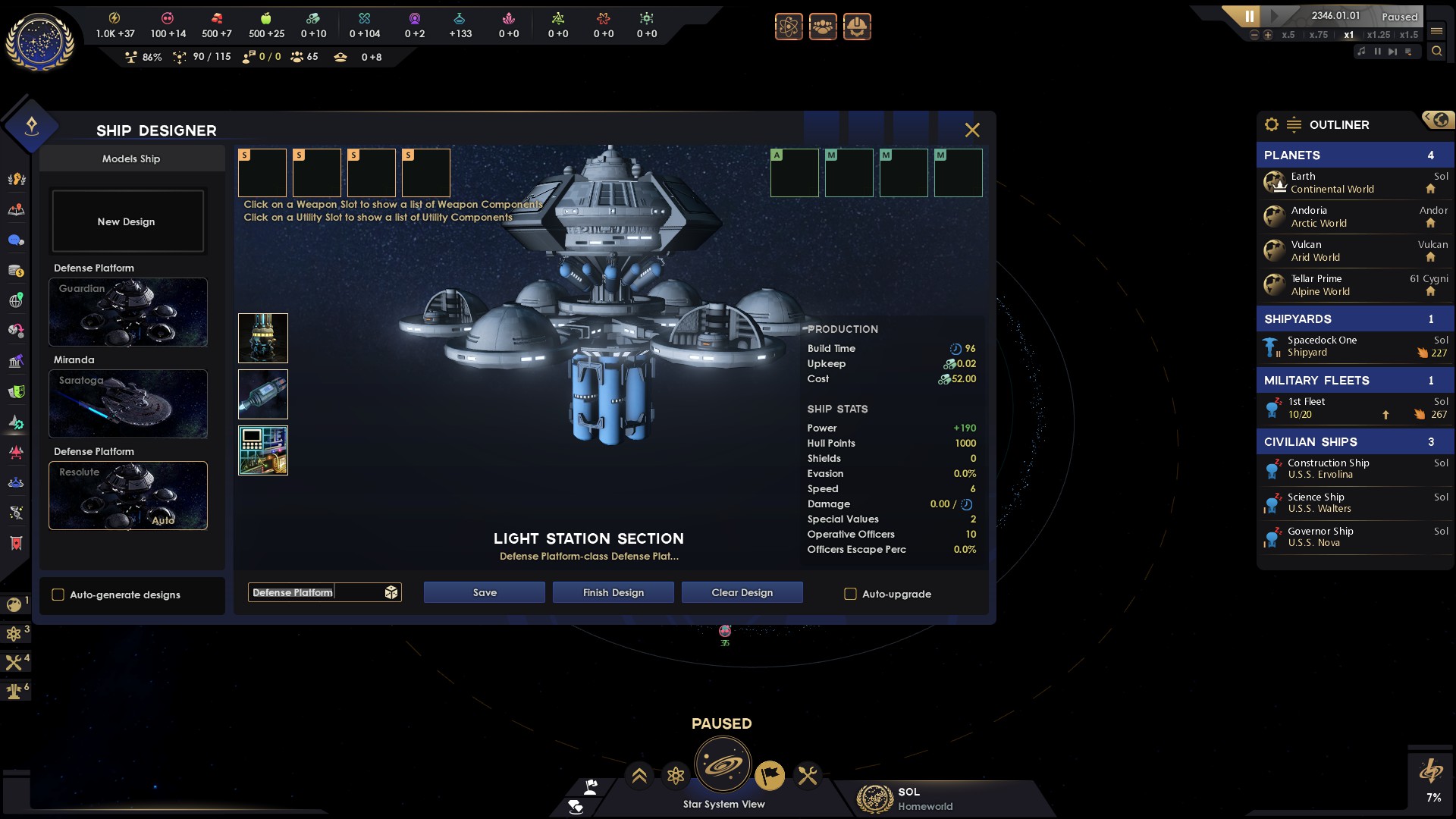Enable Auto-generate designs checkbox

tap(58, 595)
